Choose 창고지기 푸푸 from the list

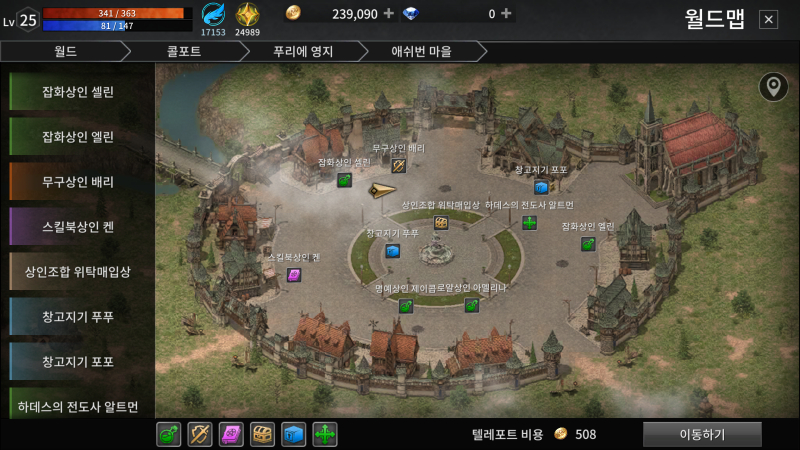pos(78,317)
